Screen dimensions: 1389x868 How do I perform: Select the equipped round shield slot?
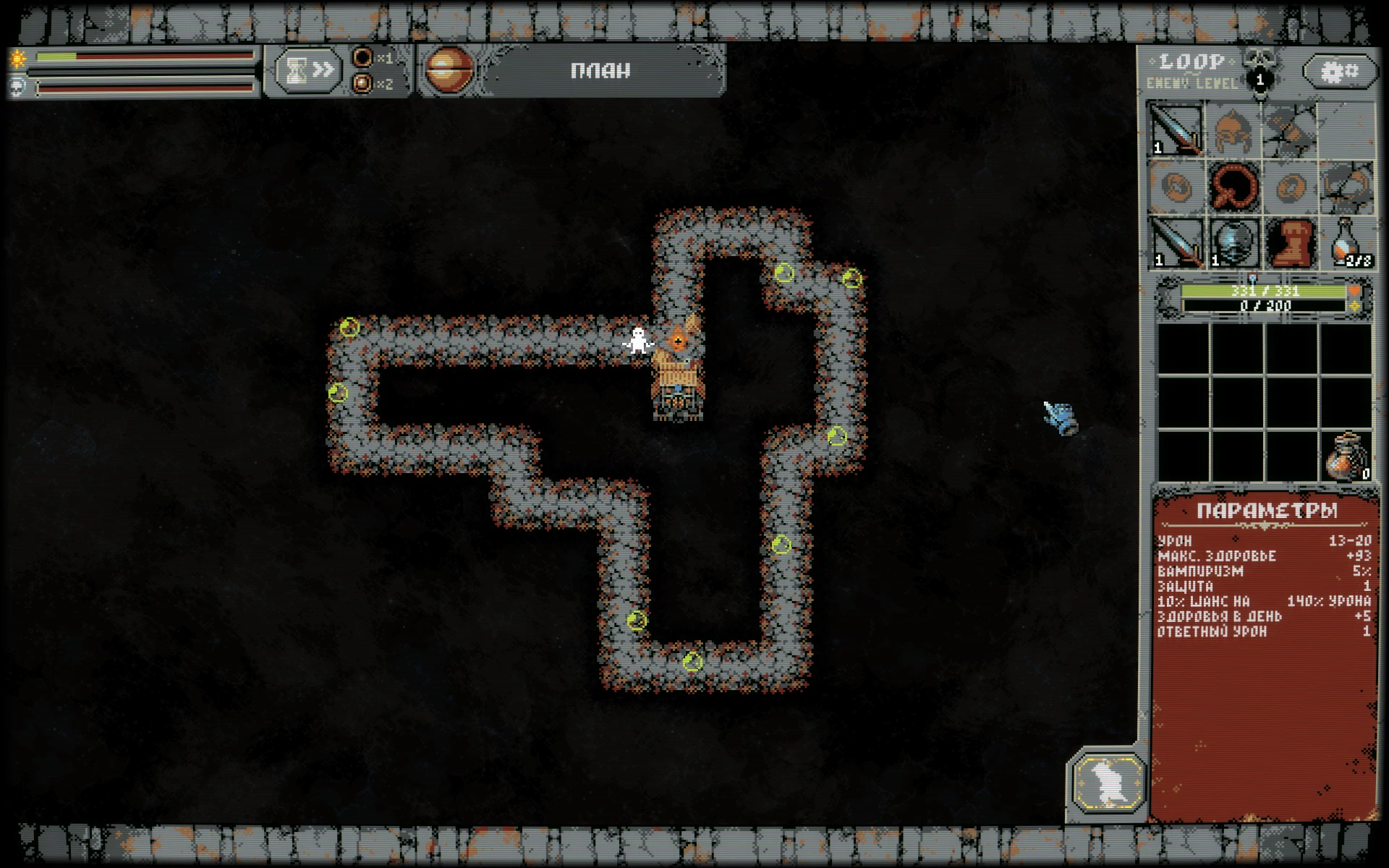click(x=1233, y=242)
